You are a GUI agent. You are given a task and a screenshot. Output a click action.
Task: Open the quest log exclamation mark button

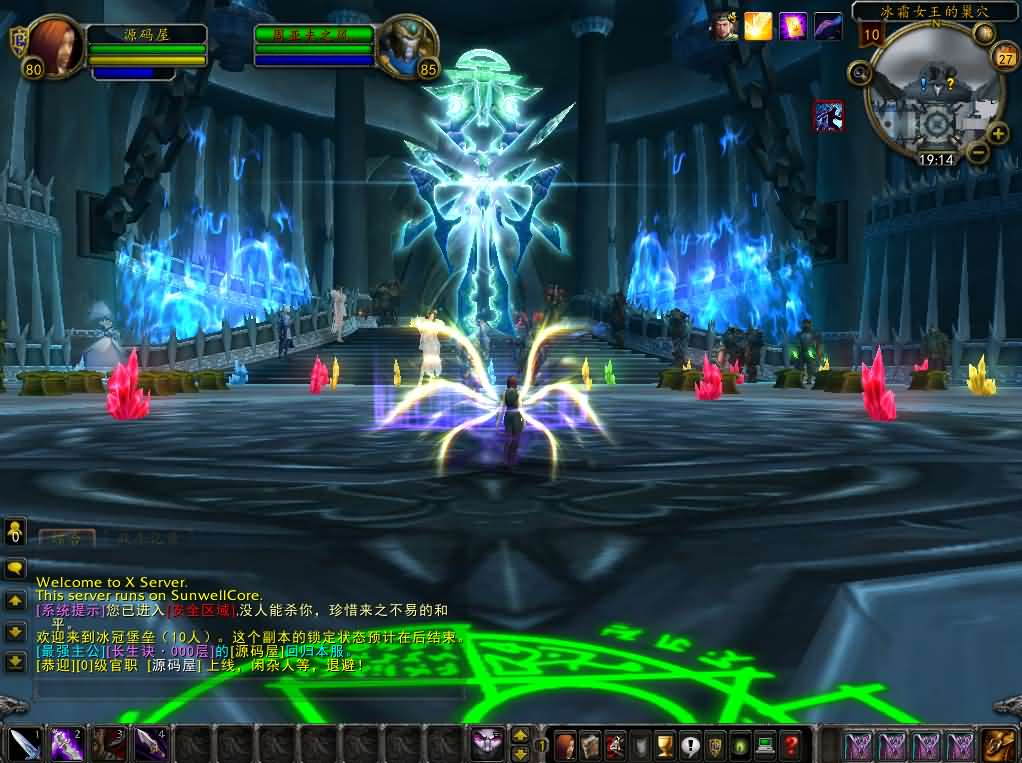tap(690, 745)
